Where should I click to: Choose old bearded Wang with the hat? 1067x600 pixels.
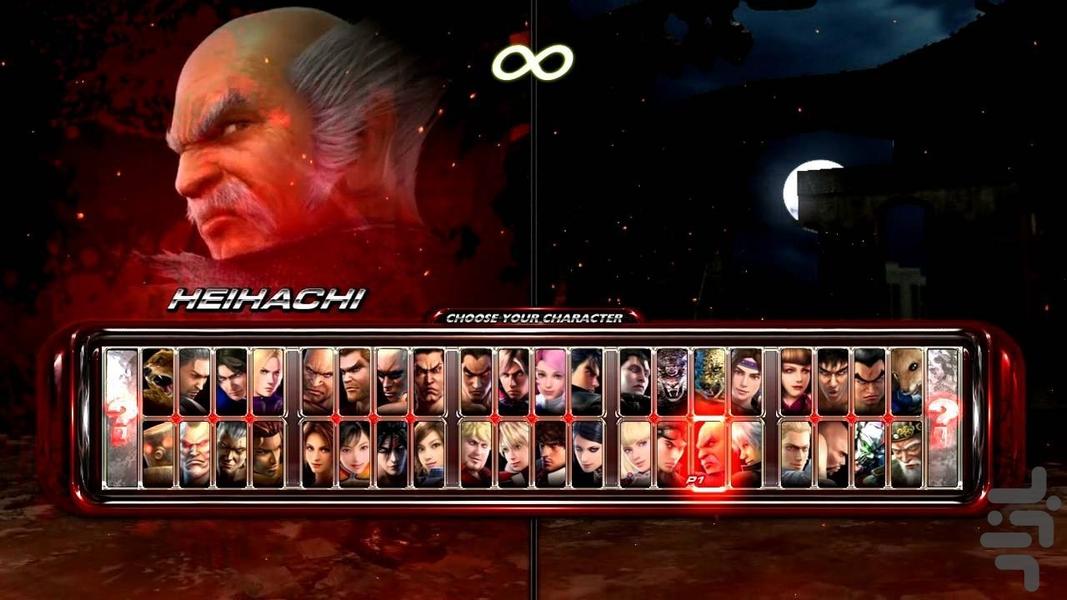pos(905,453)
